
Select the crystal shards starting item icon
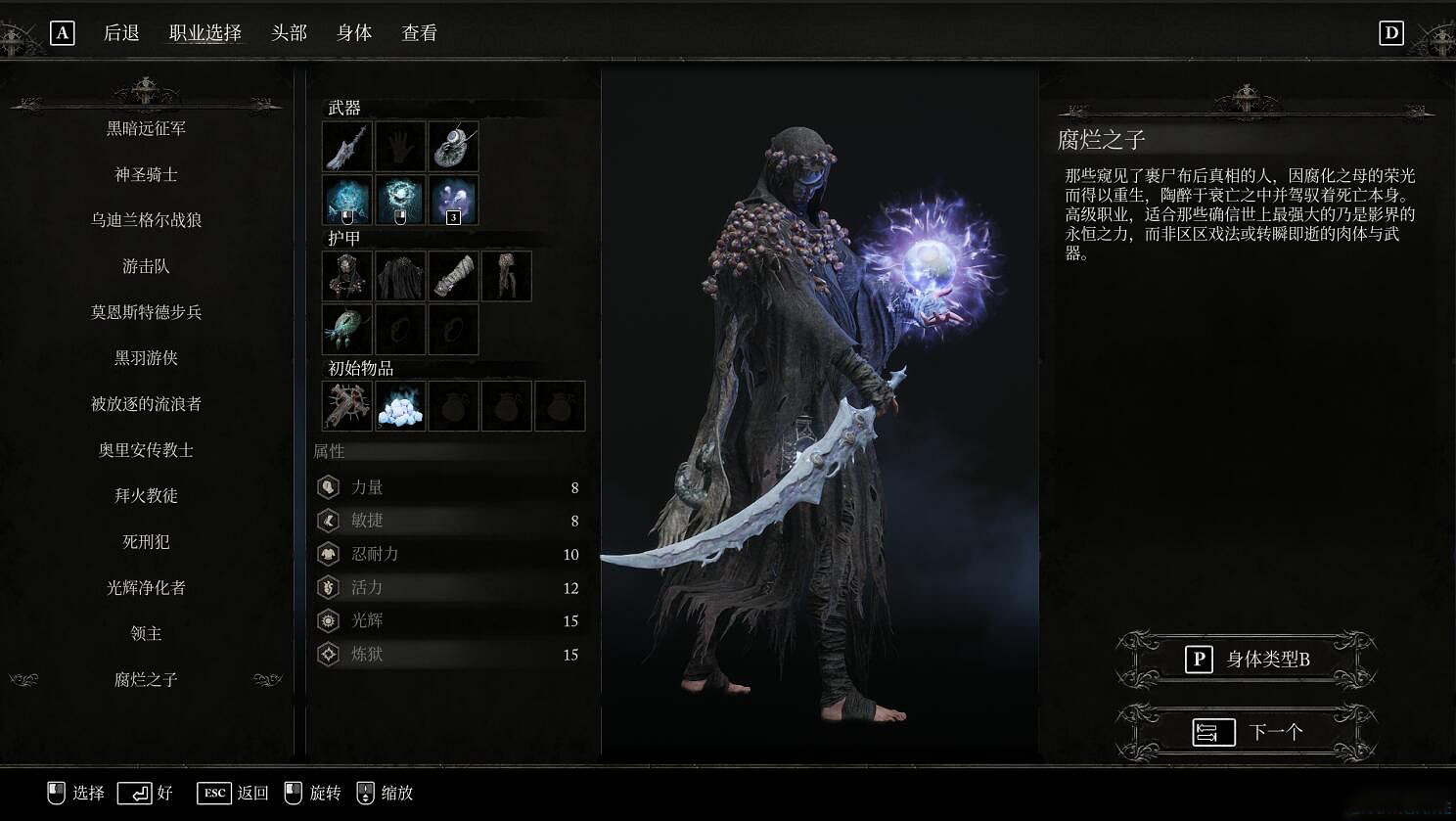click(x=400, y=406)
